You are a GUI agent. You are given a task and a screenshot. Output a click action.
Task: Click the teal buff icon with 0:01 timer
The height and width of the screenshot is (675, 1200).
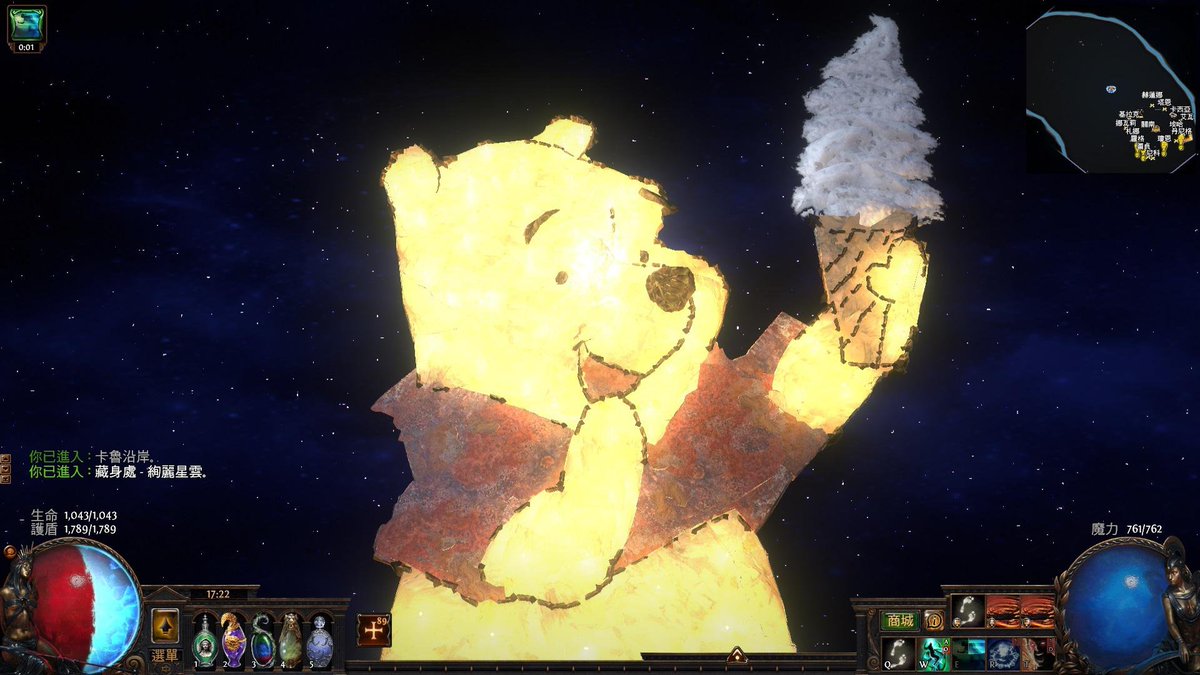pos(26,25)
